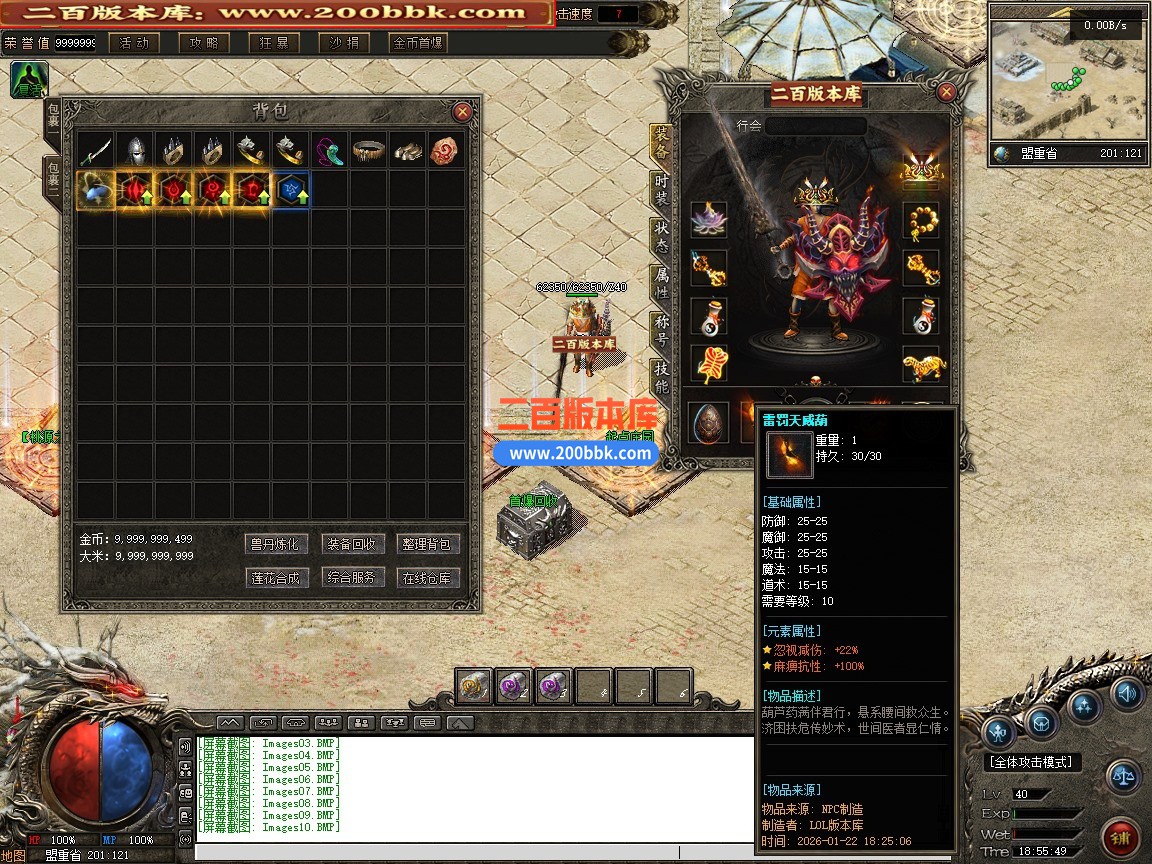The height and width of the screenshot is (864, 1152).
Task: Click the minimap
Action: [1067, 82]
